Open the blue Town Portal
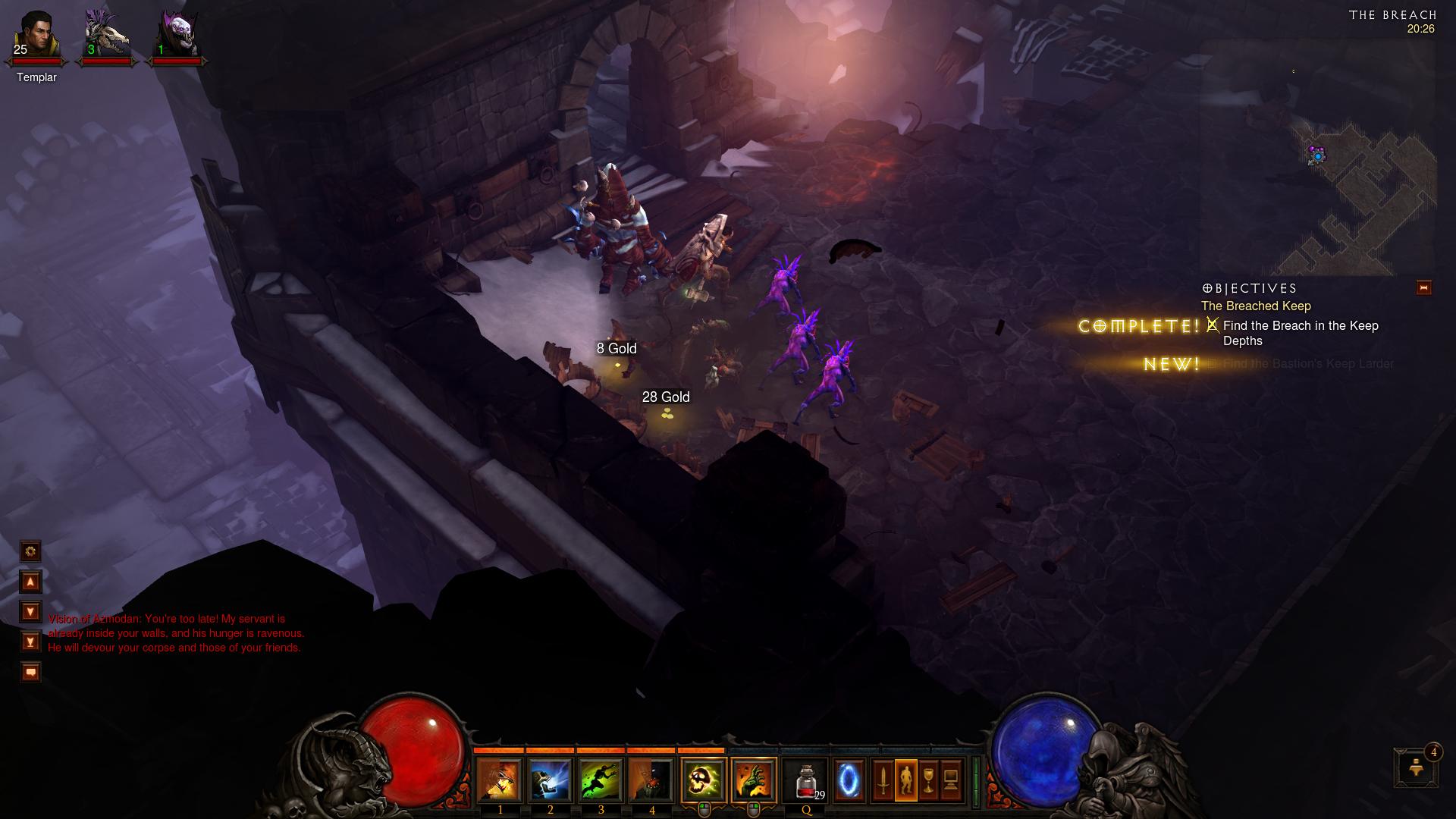 point(849,780)
